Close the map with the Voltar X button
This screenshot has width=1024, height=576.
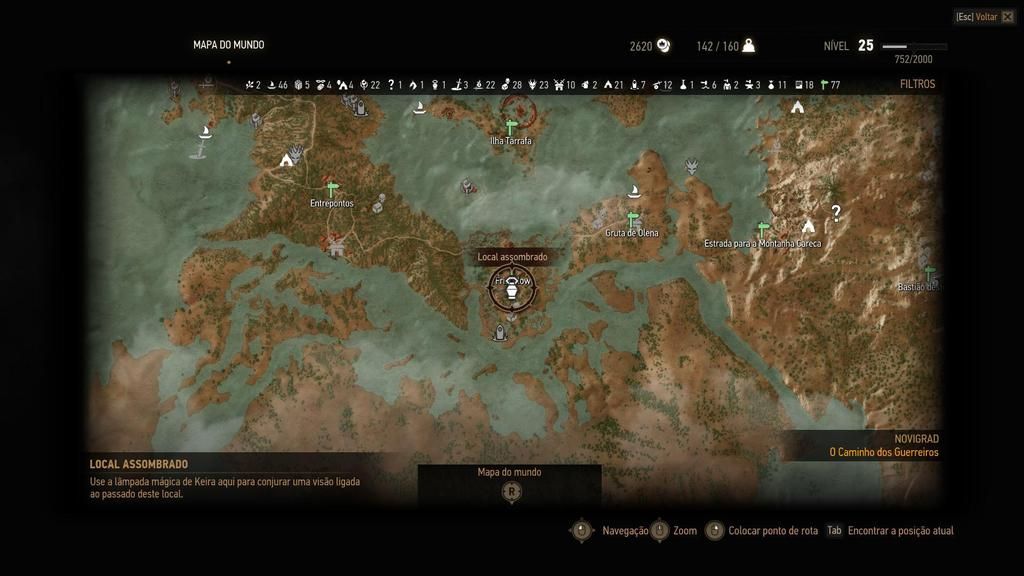[x=1007, y=17]
